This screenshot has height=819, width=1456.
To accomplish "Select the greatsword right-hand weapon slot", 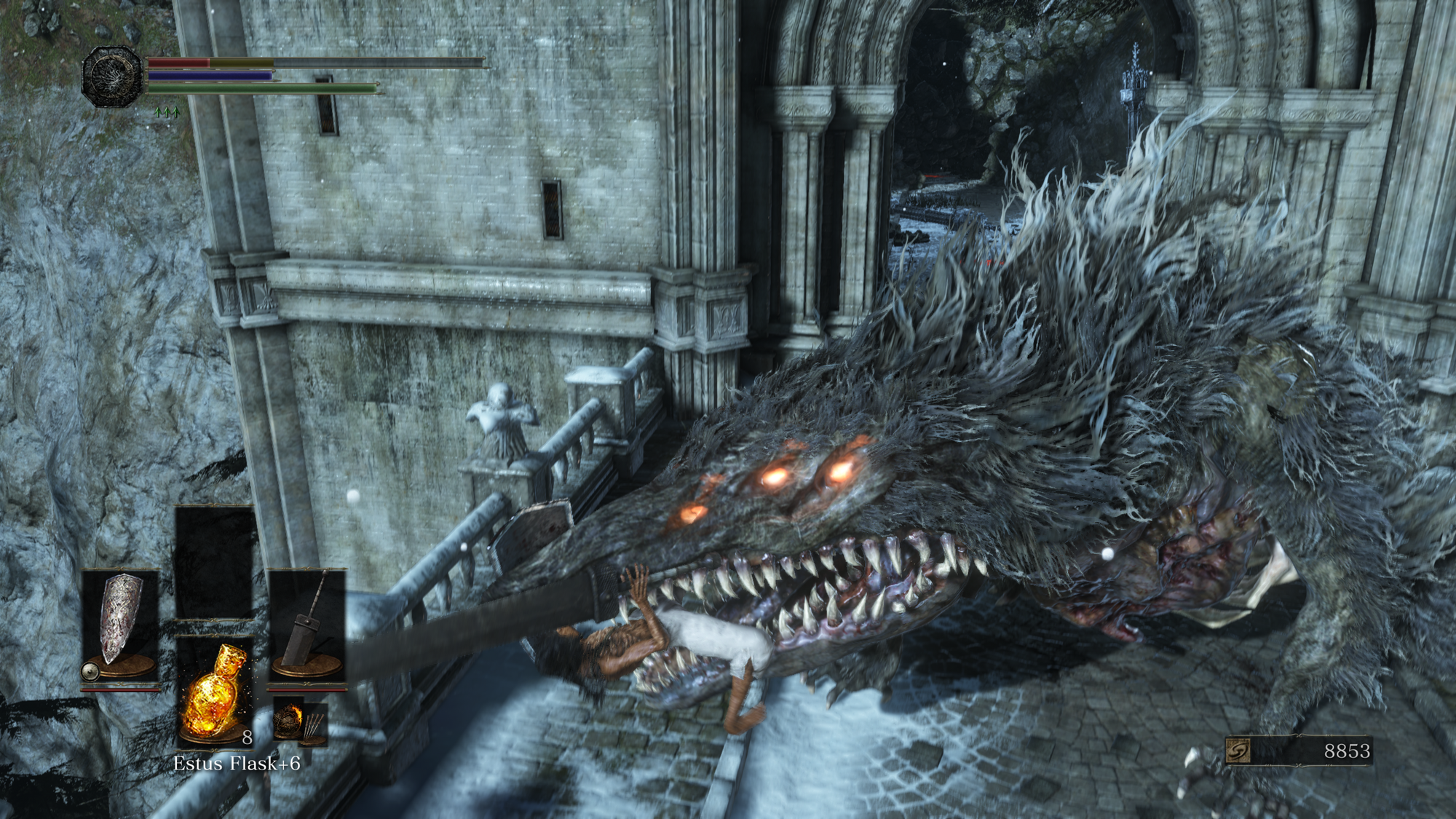I will coord(306,625).
